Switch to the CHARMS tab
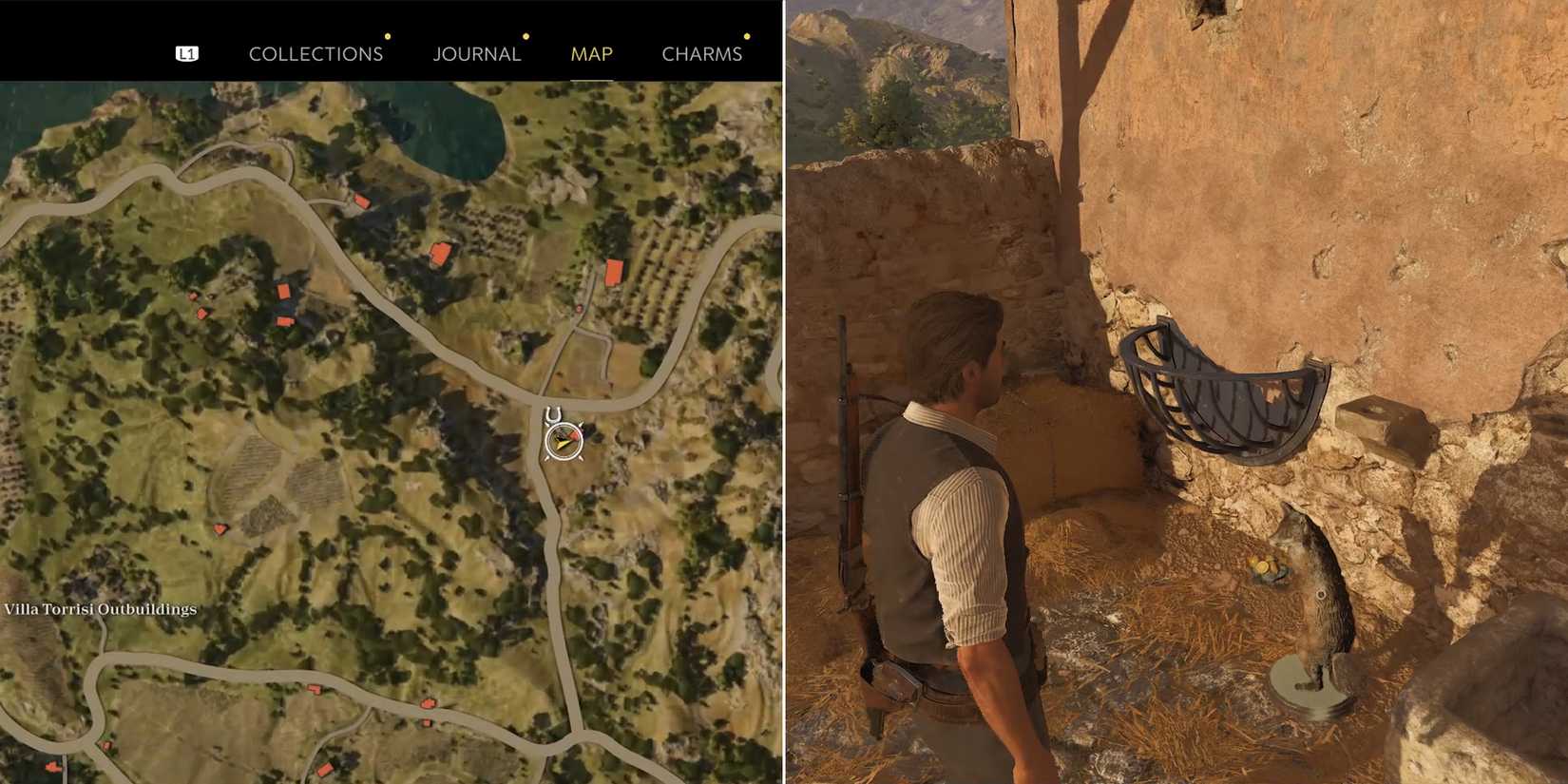 click(703, 53)
